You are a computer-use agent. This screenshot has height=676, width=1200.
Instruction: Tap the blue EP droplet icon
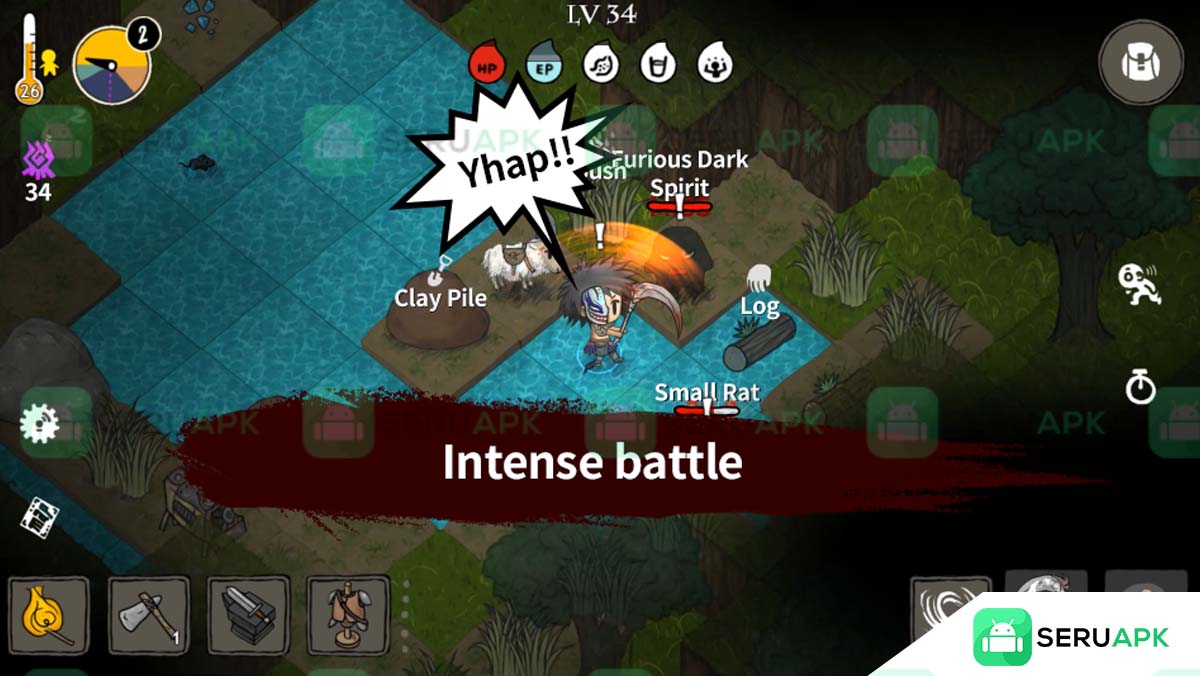[x=544, y=64]
